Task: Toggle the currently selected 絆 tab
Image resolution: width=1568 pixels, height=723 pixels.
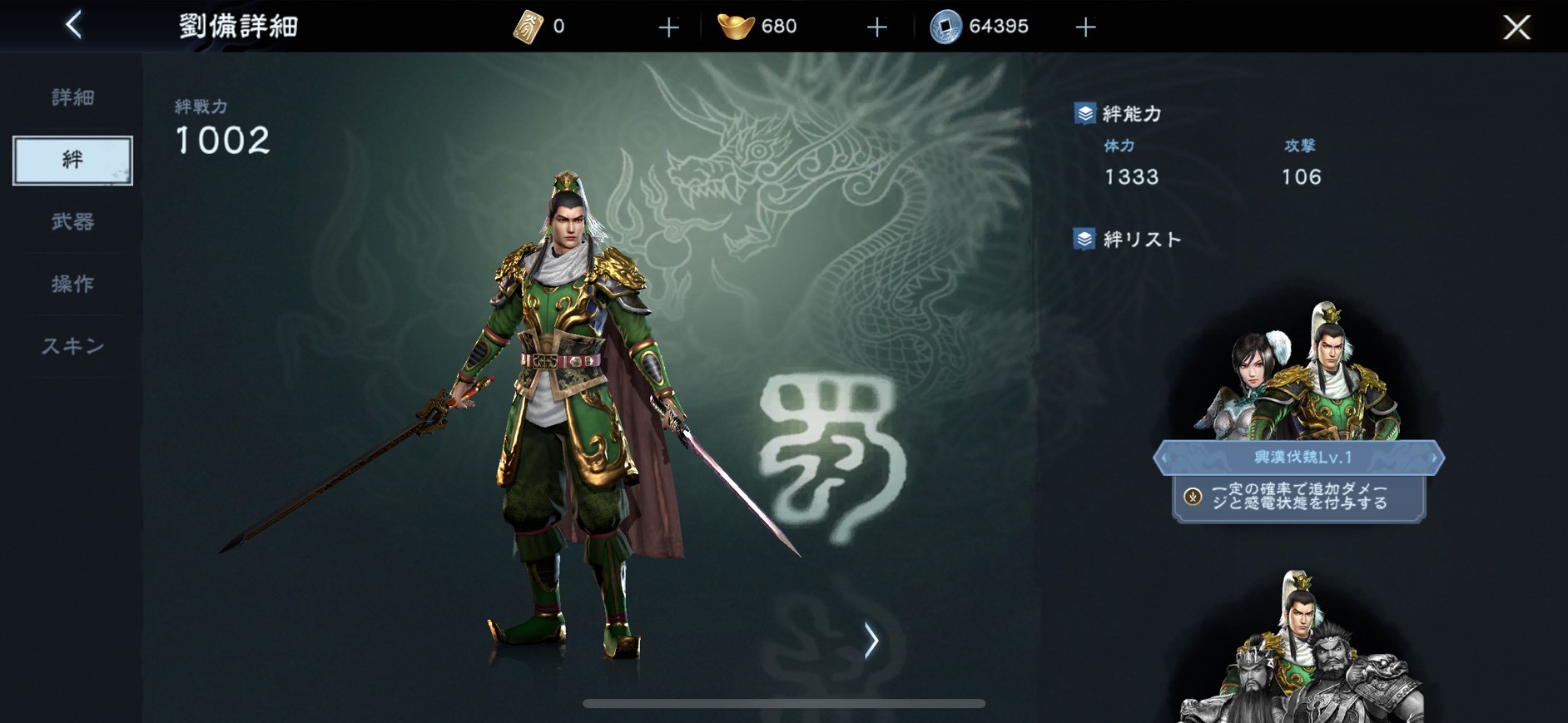Action: (x=72, y=160)
